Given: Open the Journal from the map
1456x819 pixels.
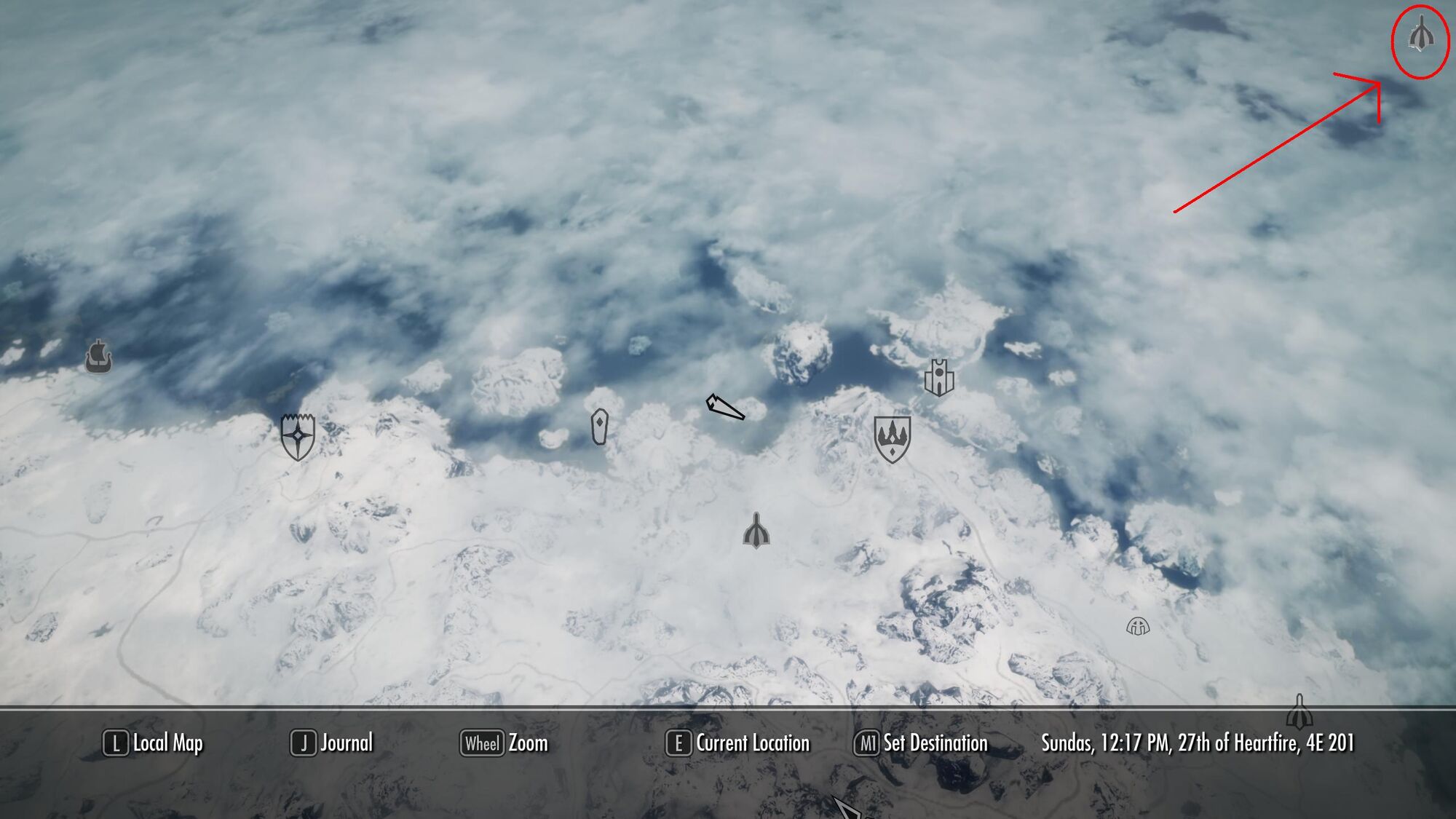Looking at the screenshot, I should click(332, 743).
